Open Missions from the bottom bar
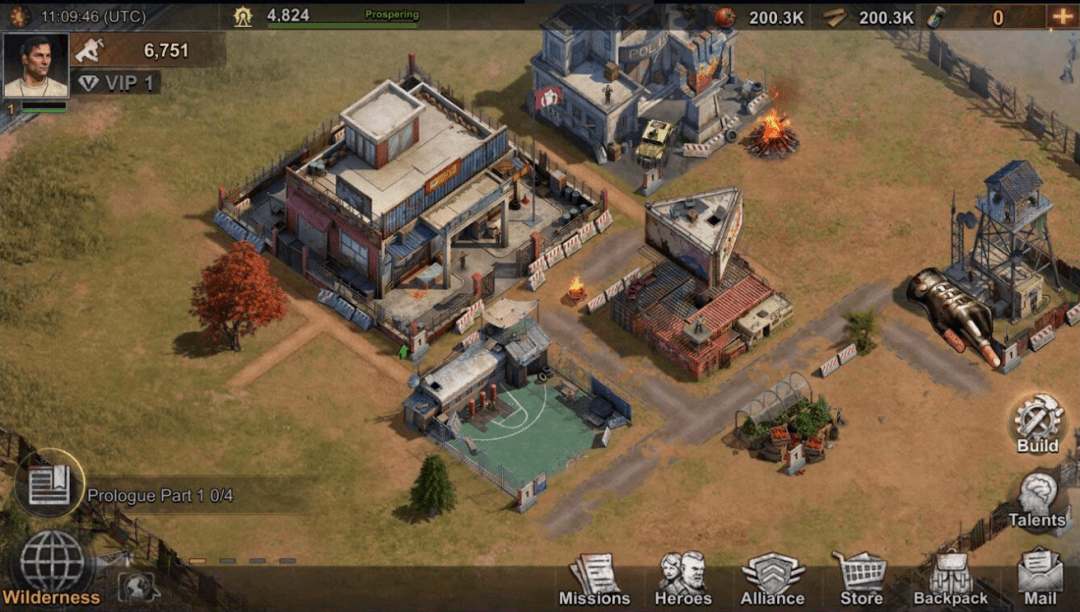 coord(594,580)
